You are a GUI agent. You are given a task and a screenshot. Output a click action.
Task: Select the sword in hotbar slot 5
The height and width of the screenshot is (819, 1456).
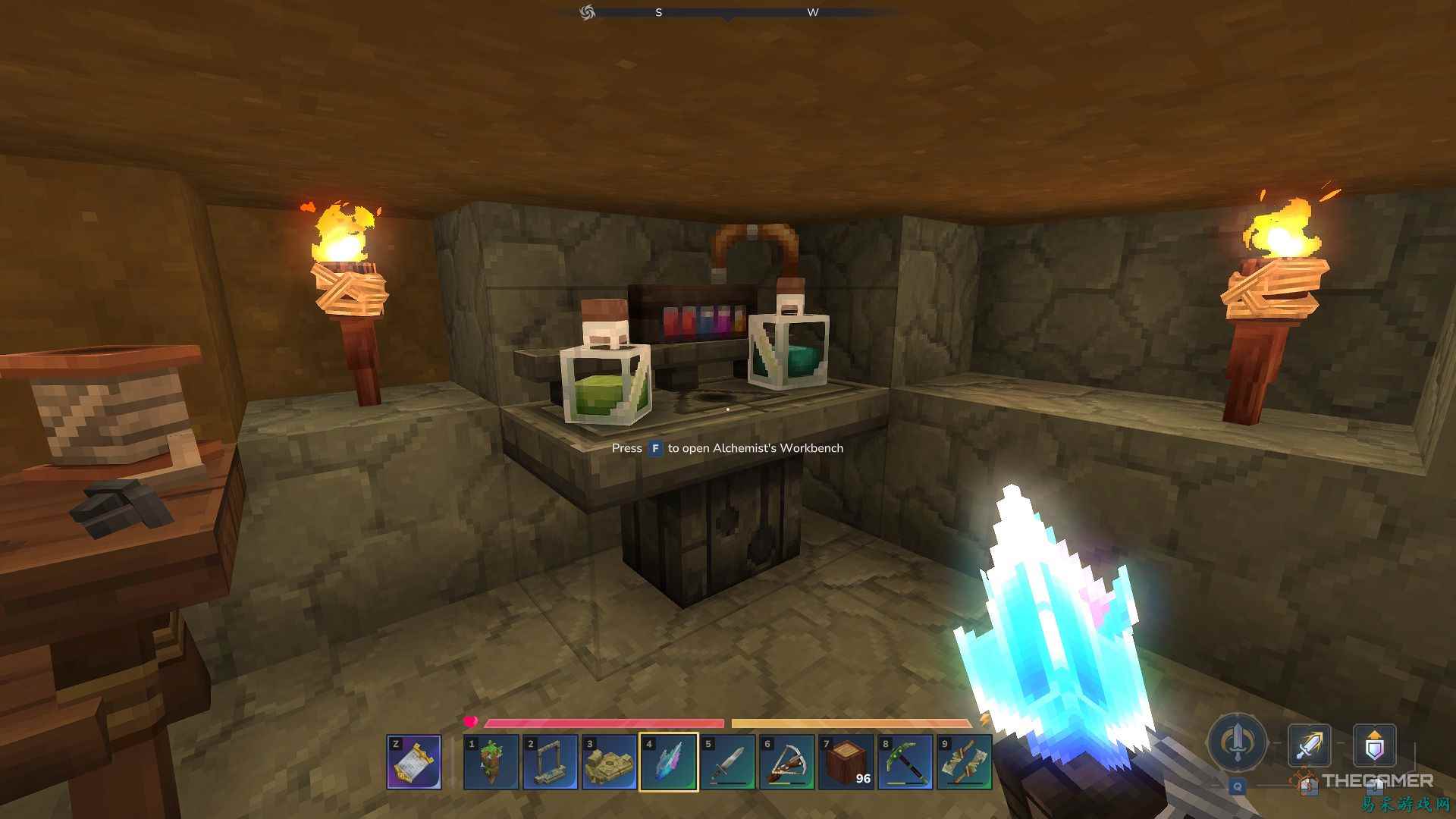pyautogui.click(x=730, y=762)
